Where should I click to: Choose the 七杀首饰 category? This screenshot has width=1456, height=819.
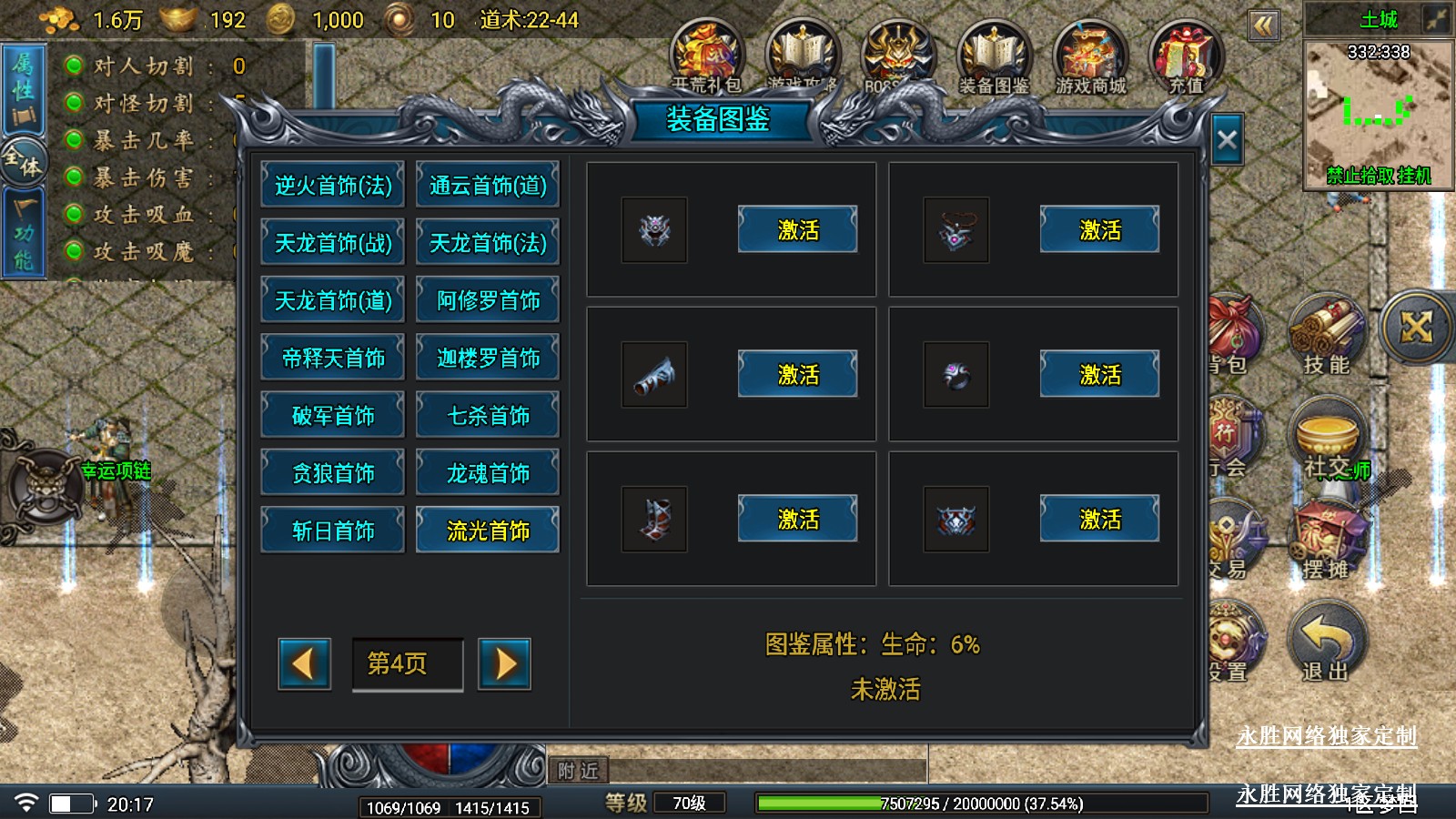click(x=488, y=416)
